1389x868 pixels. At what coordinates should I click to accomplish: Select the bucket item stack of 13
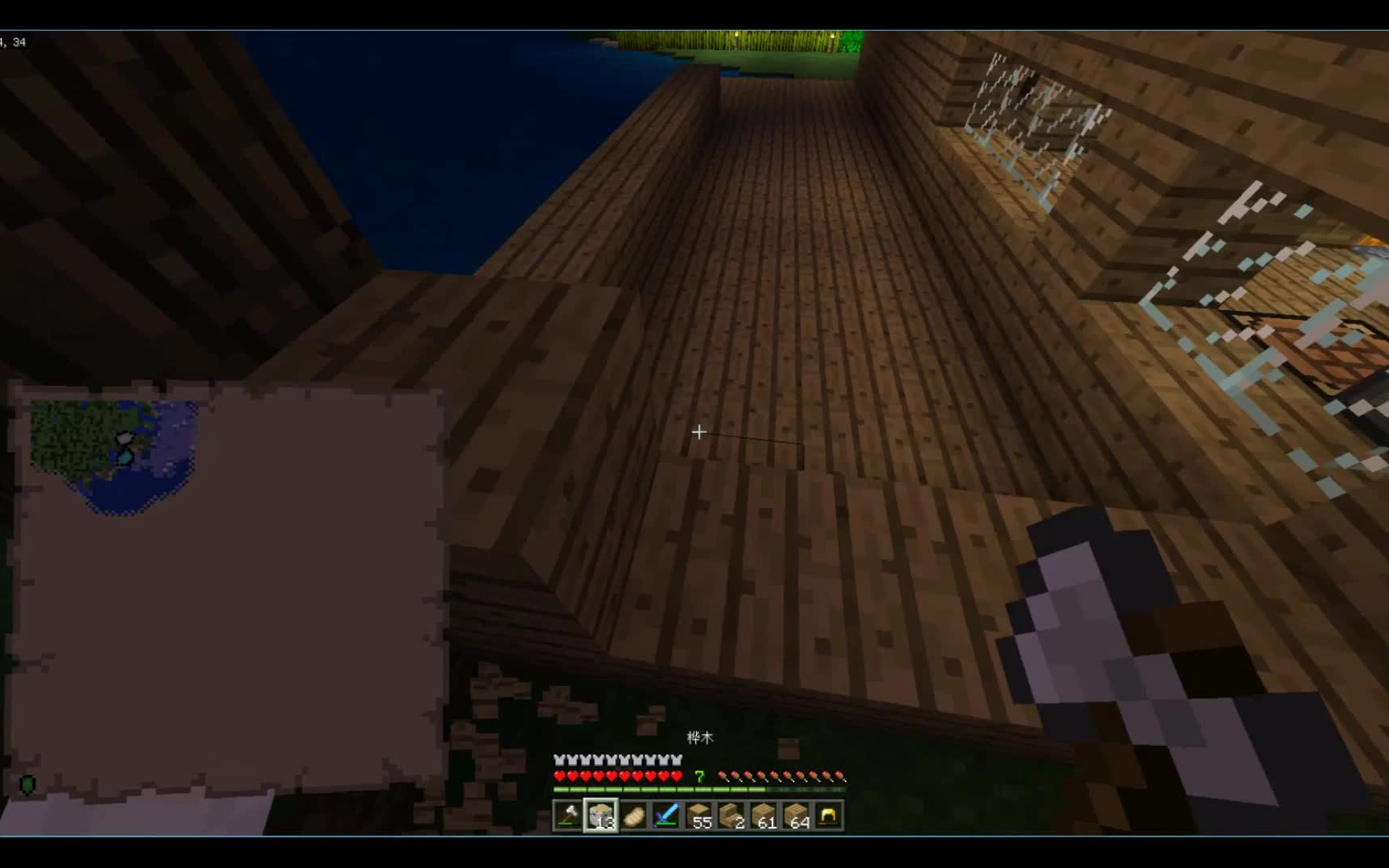pos(601,815)
